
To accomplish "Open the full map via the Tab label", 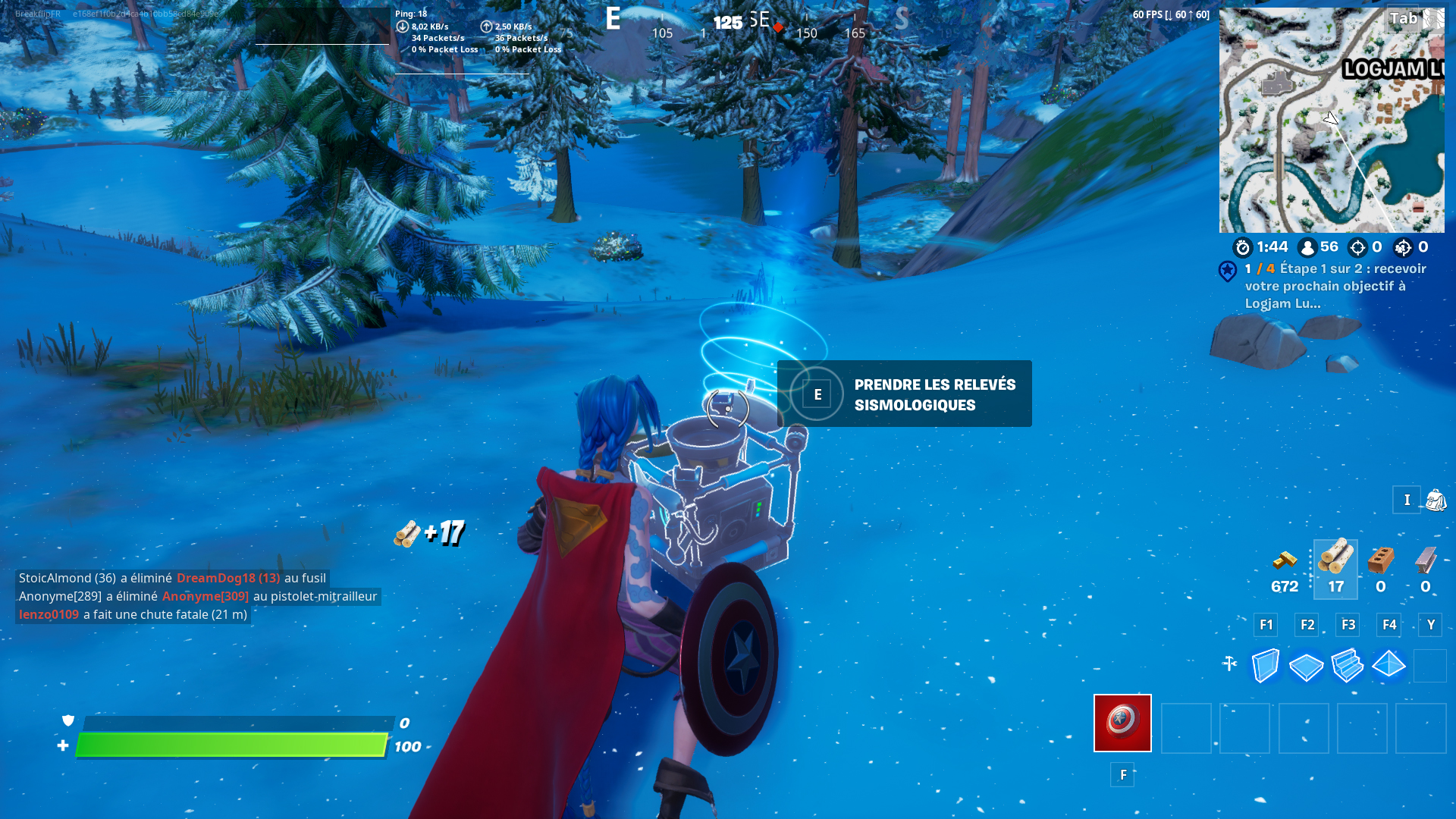I will coord(1401,19).
